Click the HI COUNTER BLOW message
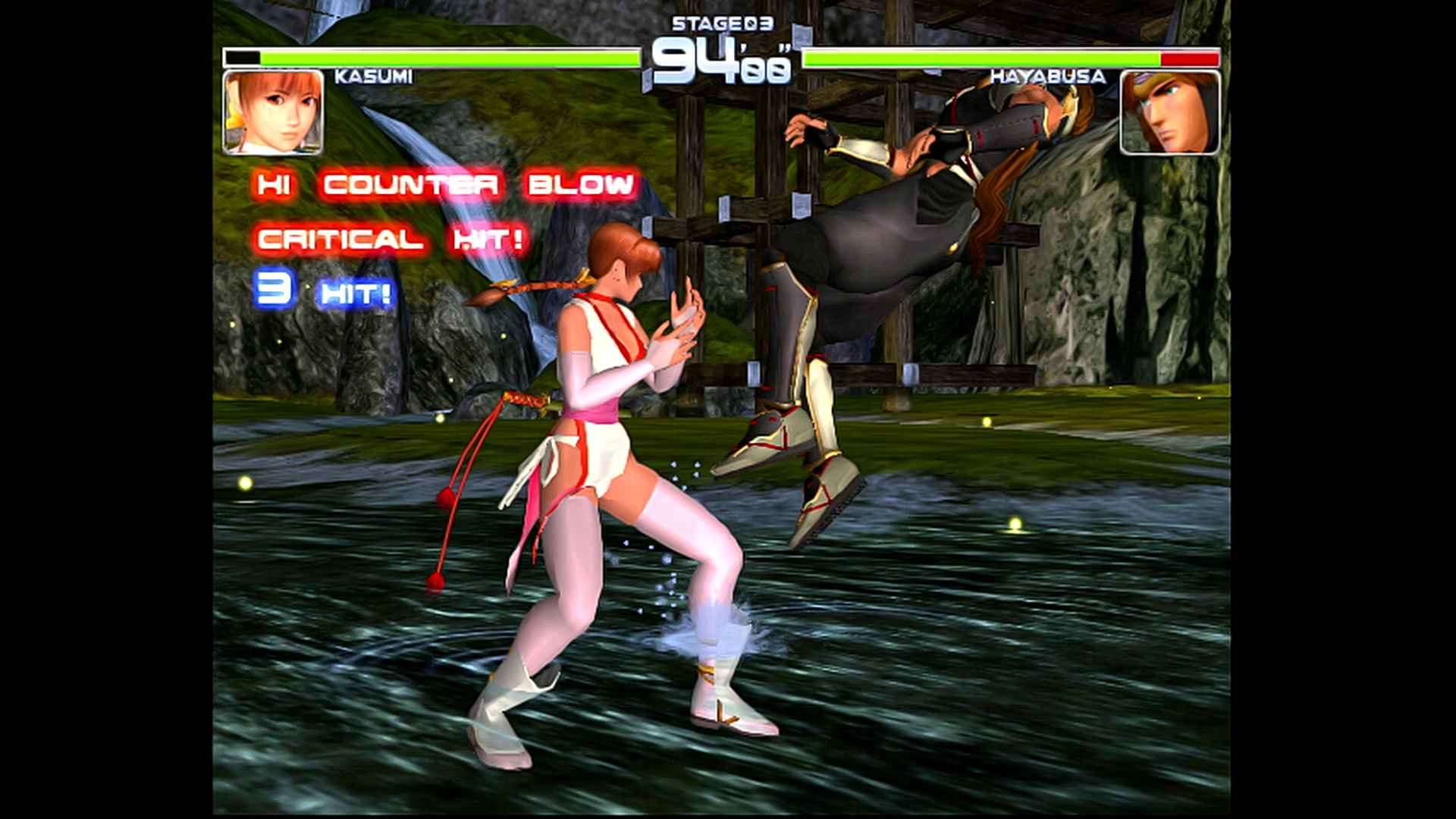The image size is (1456, 819). (445, 185)
